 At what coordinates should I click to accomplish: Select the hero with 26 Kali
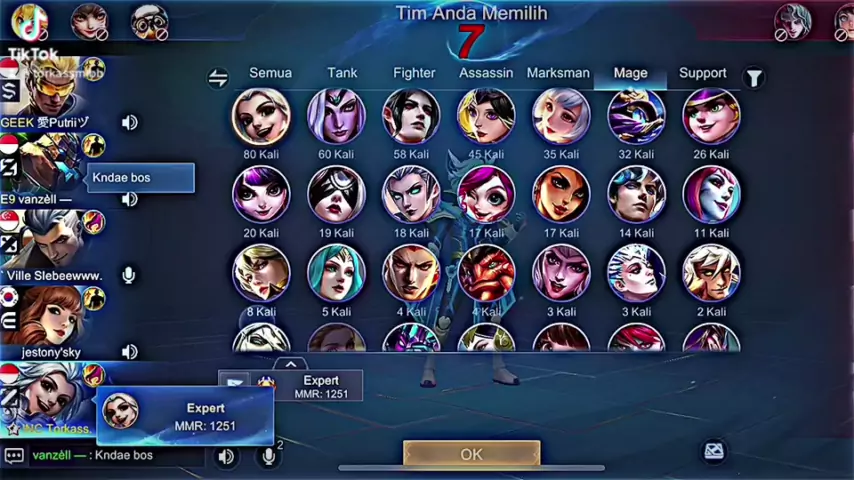coord(711,116)
